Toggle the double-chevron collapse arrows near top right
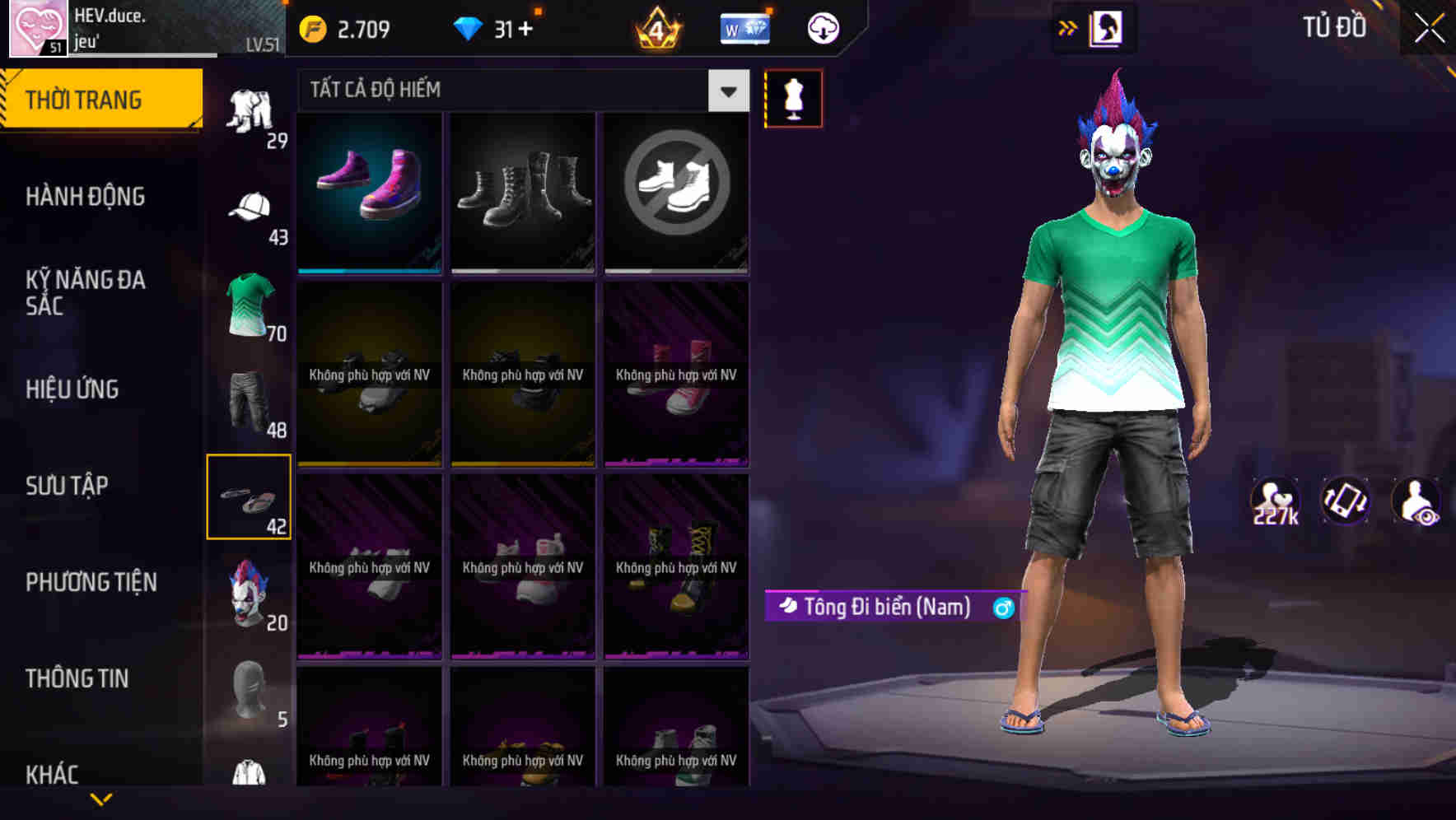 tap(1067, 26)
